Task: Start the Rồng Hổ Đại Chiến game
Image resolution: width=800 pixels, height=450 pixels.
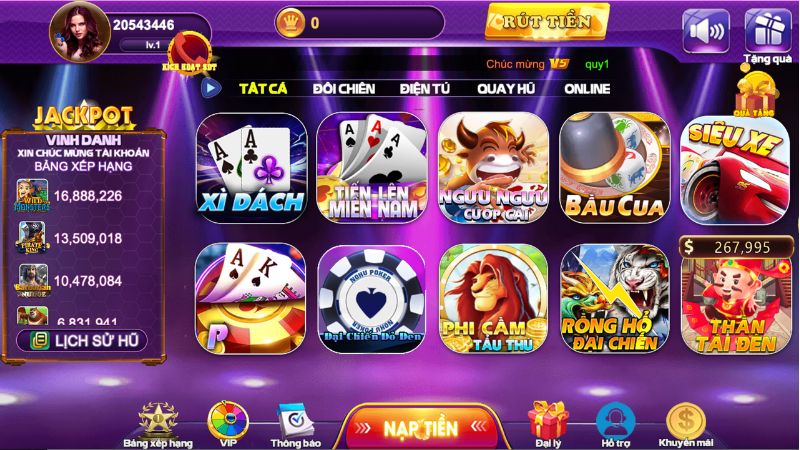Action: pyautogui.click(x=614, y=298)
